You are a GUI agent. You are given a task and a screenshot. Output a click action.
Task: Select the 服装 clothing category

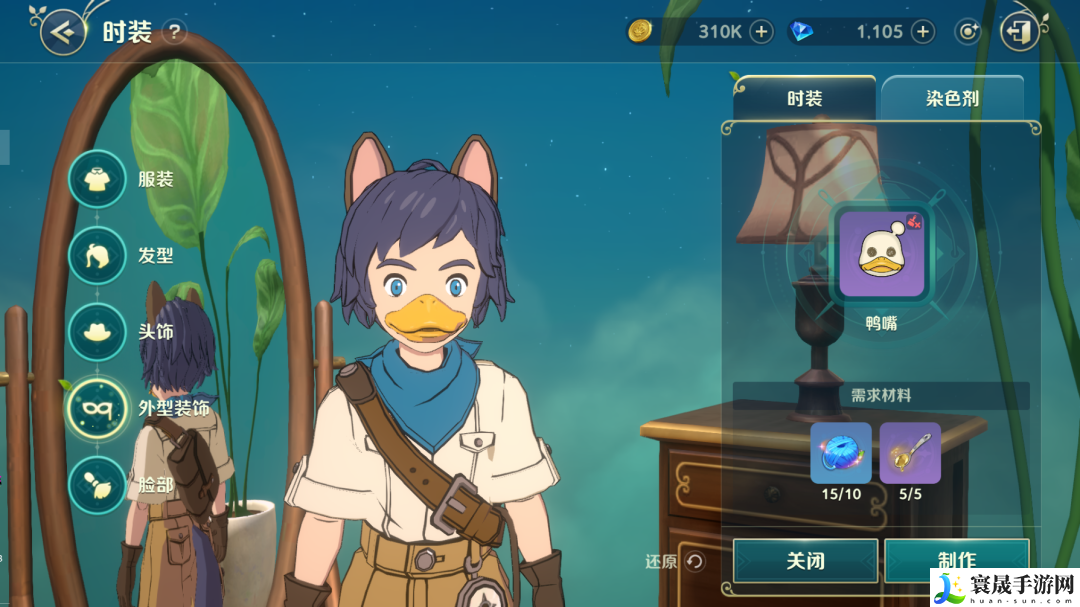tap(97, 179)
